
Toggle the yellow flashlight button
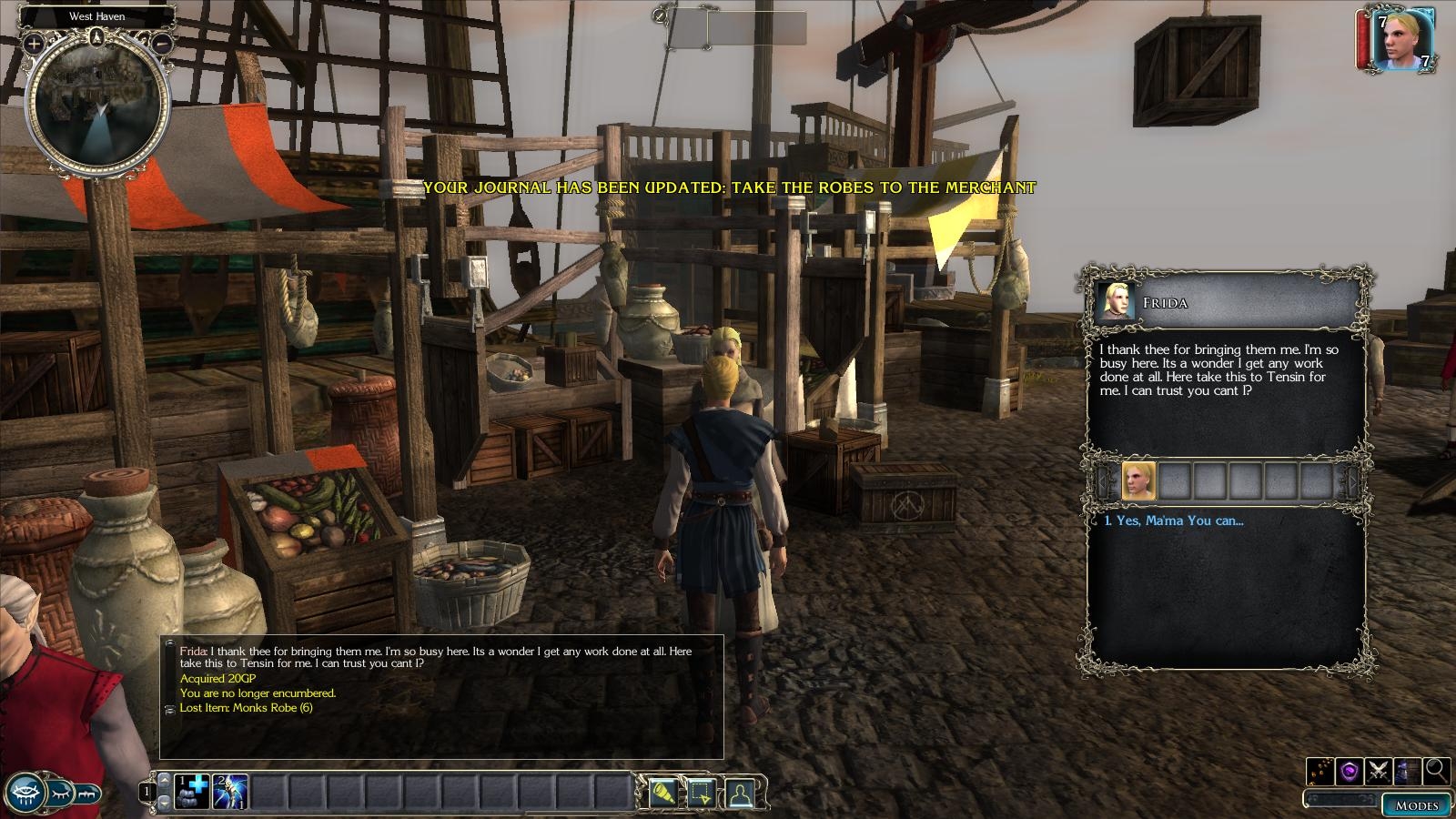662,793
